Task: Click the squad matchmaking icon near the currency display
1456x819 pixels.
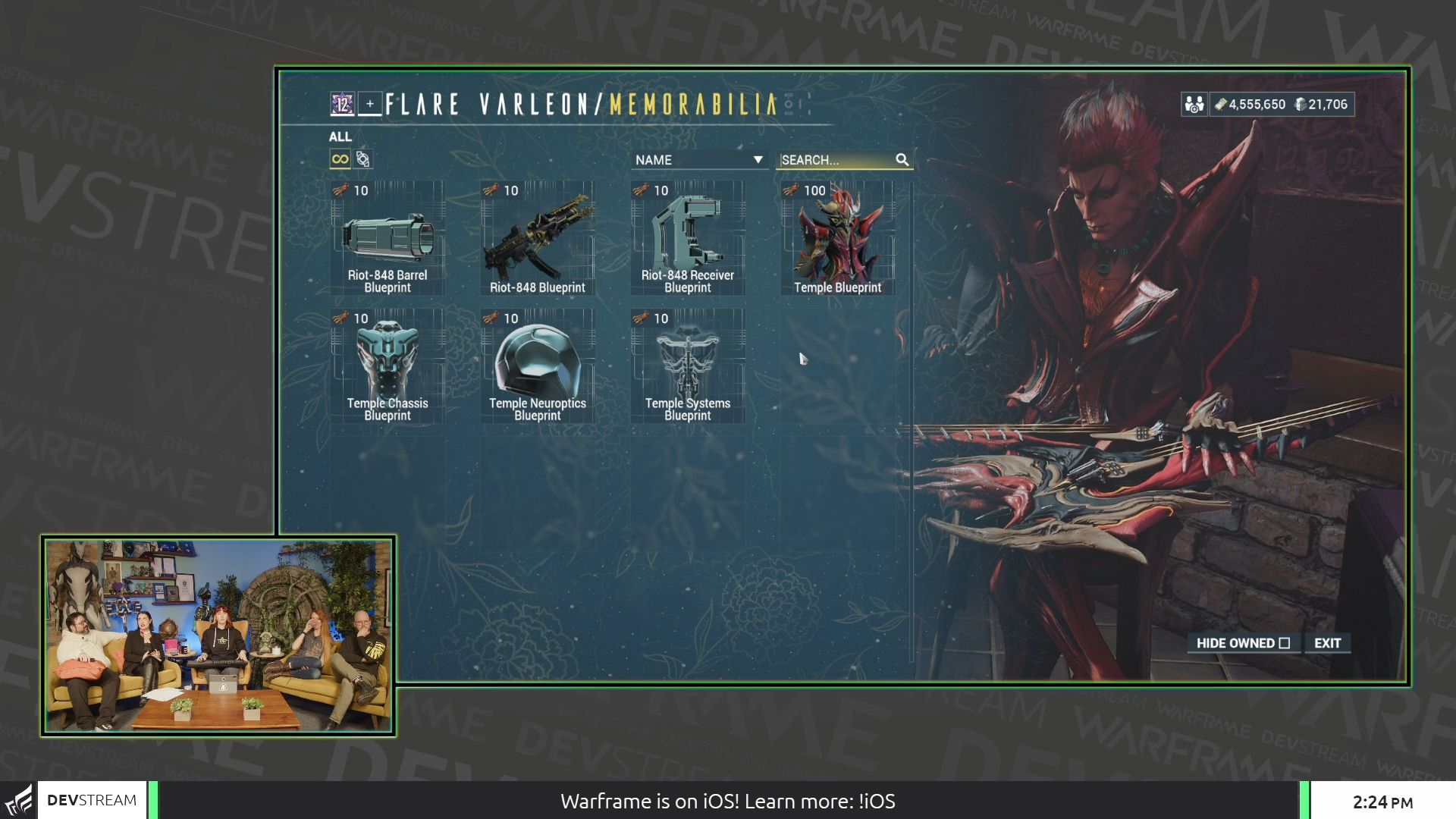Action: [1193, 105]
